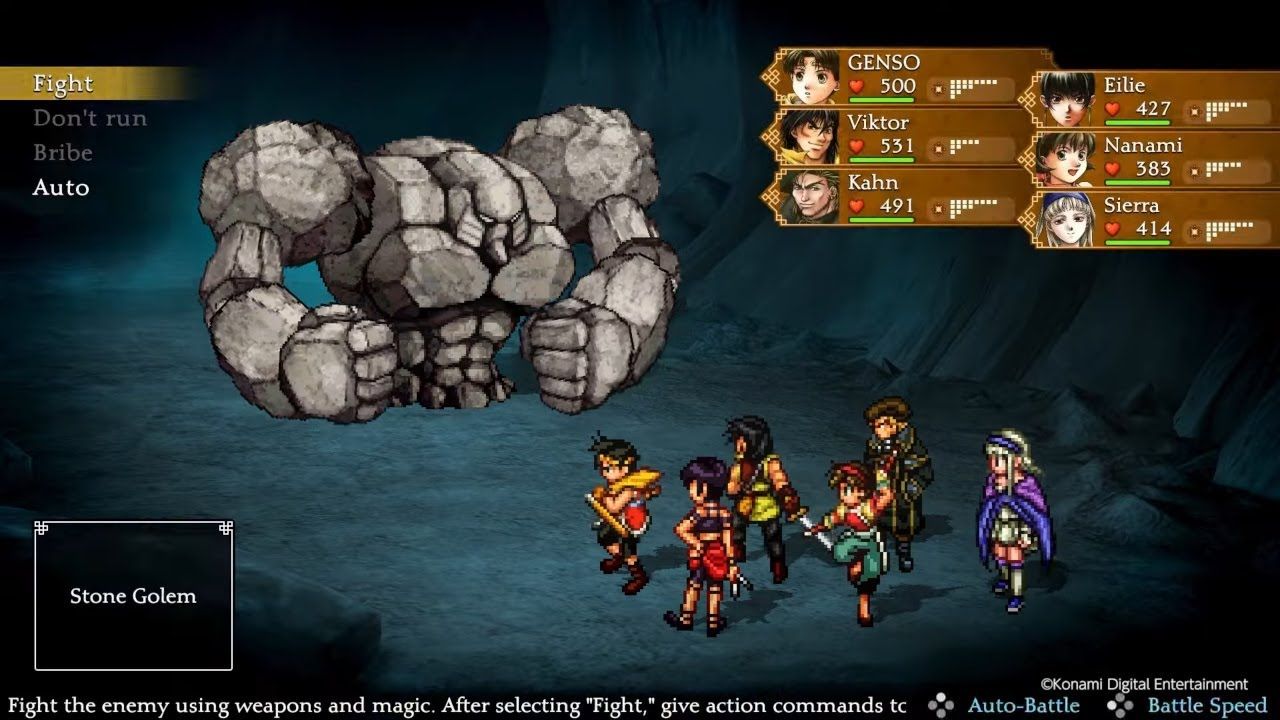Select Auto in the battle menu

pyautogui.click(x=61, y=188)
